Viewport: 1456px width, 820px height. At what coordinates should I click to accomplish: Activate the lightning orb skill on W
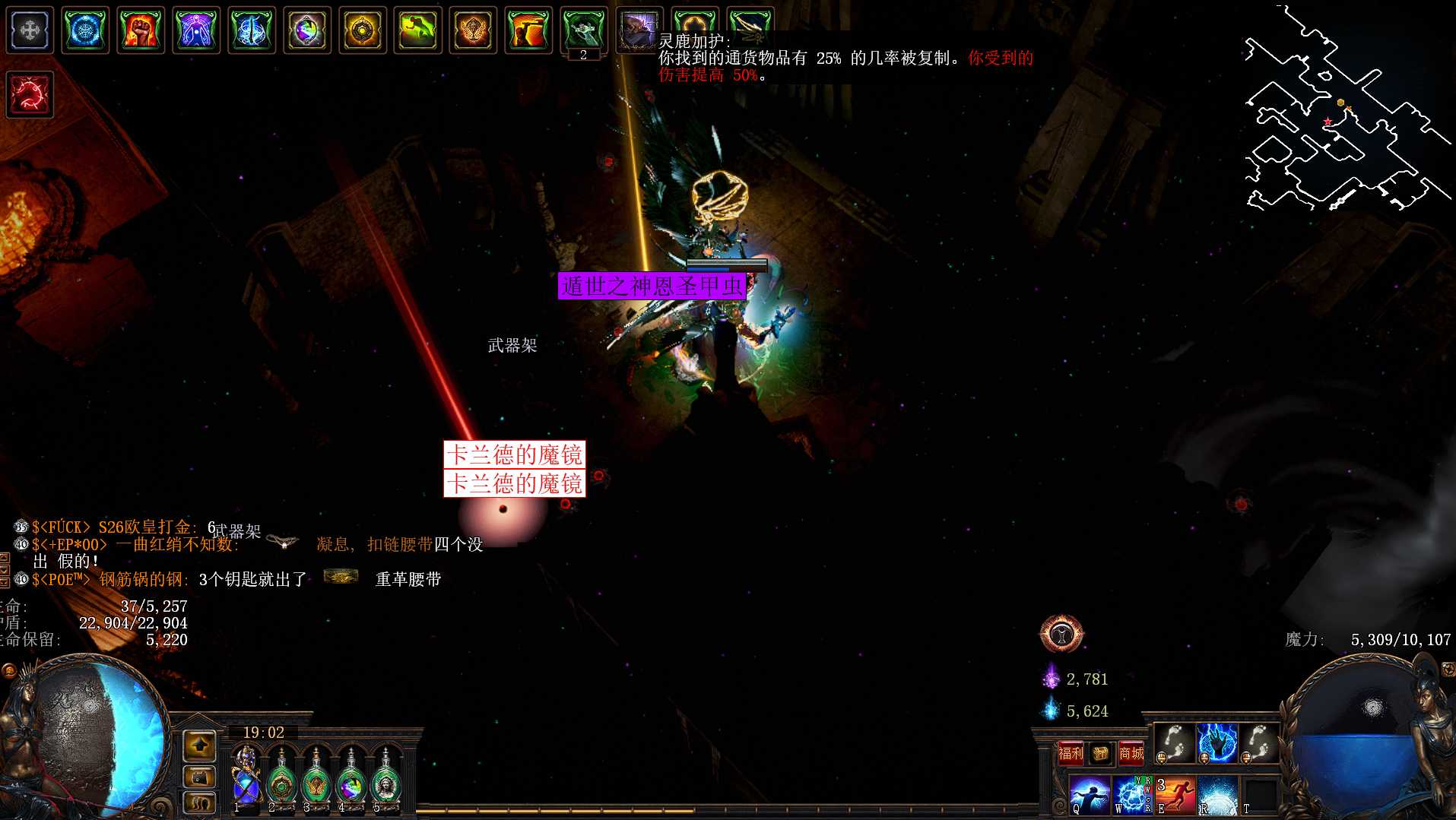[x=1132, y=795]
